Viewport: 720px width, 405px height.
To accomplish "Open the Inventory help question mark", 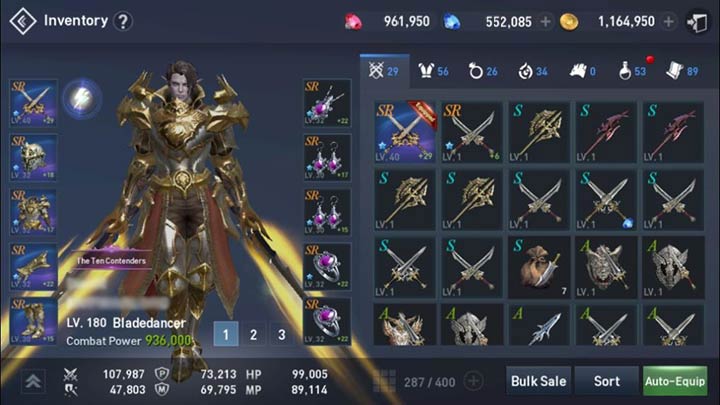I will click(122, 21).
